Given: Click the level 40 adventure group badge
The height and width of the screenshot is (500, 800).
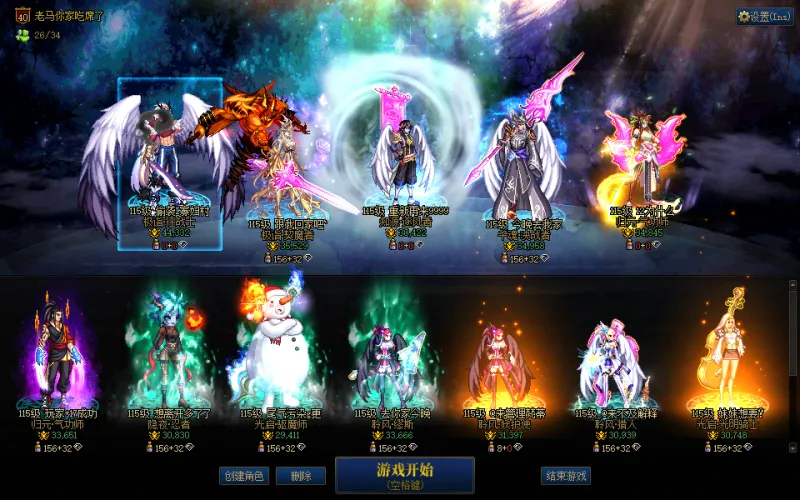Looking at the screenshot, I should pyautogui.click(x=20, y=16).
